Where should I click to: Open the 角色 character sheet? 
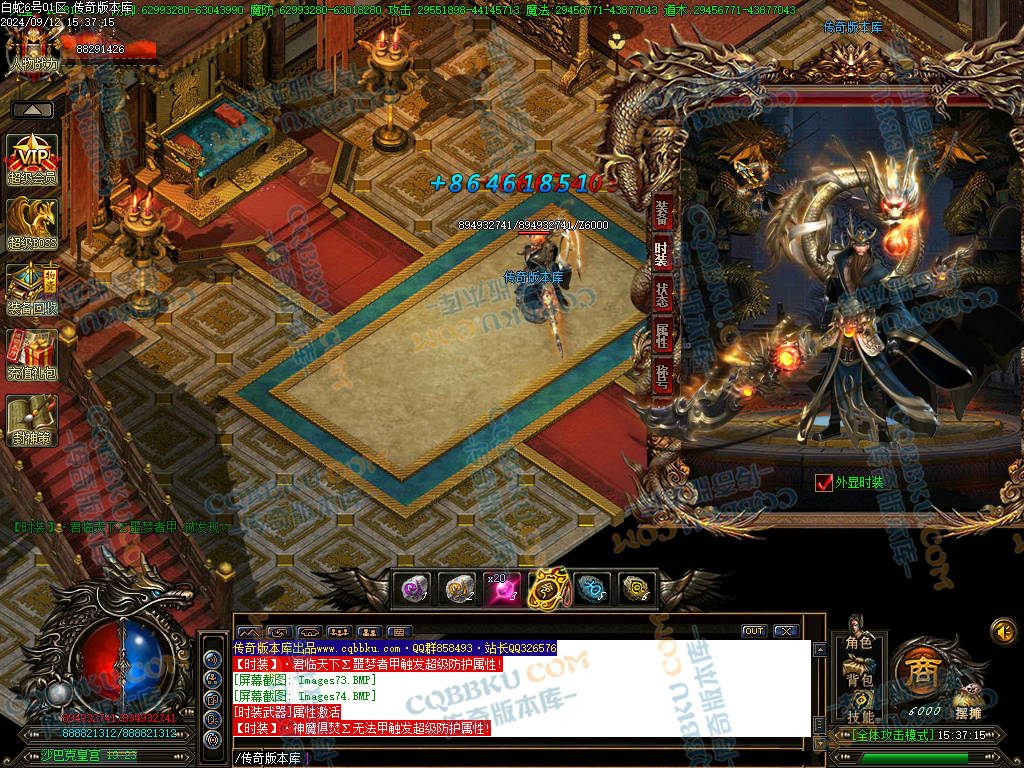[x=859, y=642]
